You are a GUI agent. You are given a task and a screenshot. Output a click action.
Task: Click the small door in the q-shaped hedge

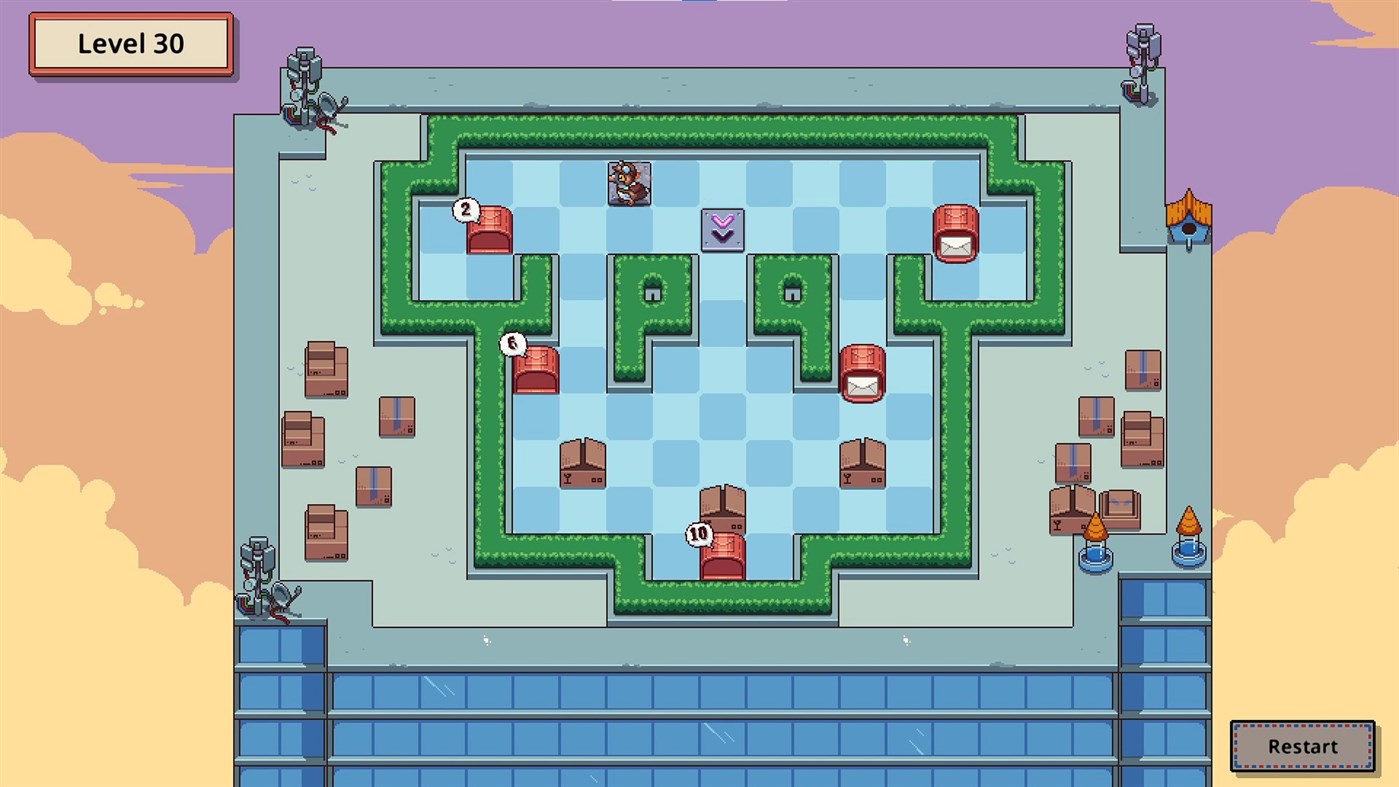tap(792, 292)
